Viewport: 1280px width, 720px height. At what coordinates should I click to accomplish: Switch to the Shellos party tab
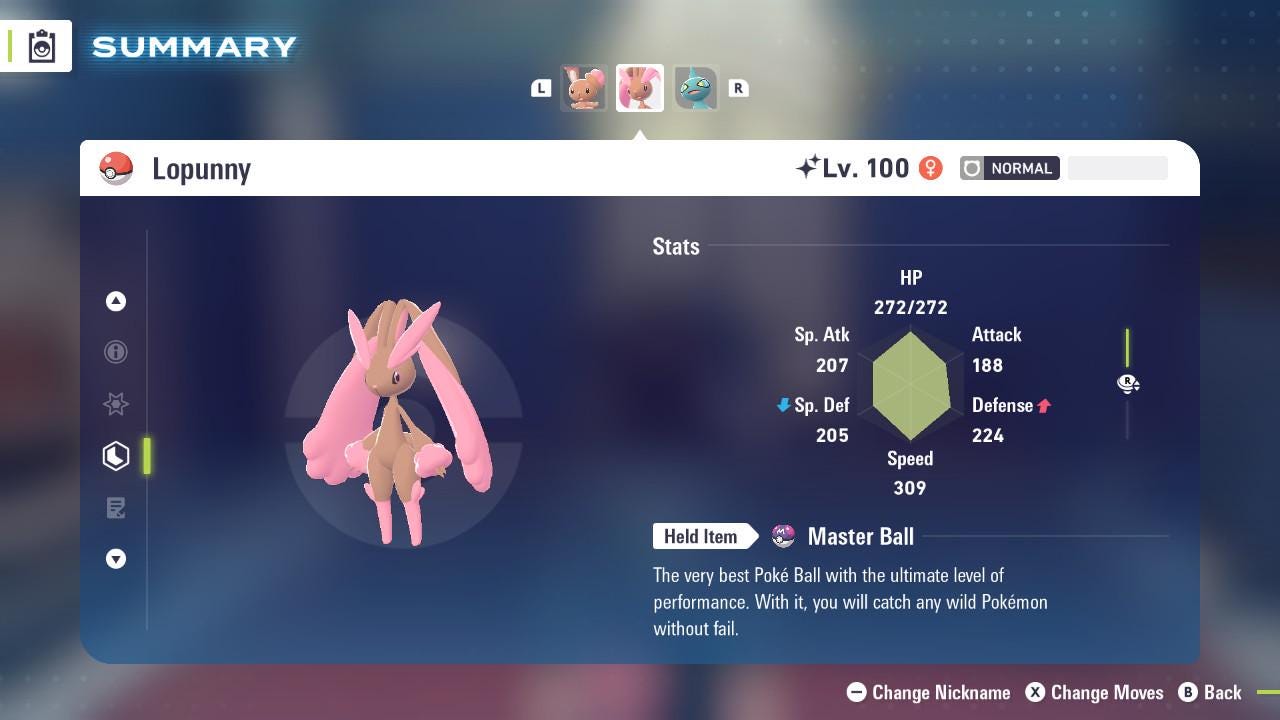(x=696, y=88)
